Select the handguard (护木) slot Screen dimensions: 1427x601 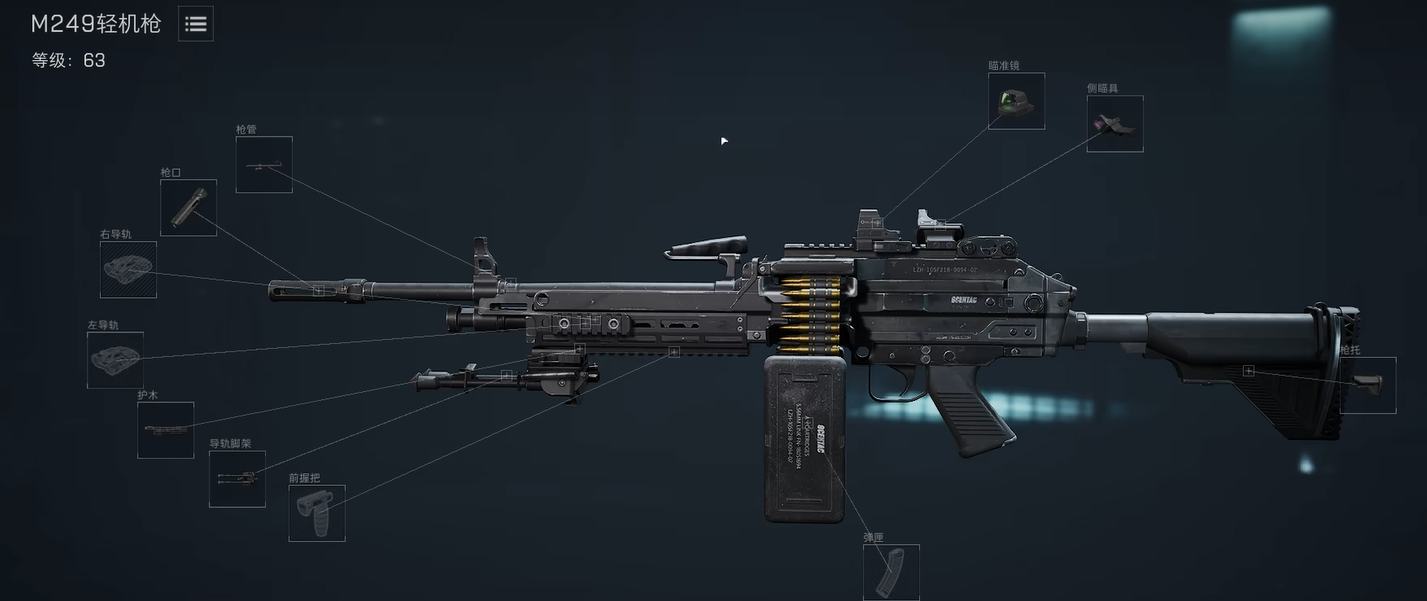pyautogui.click(x=166, y=430)
